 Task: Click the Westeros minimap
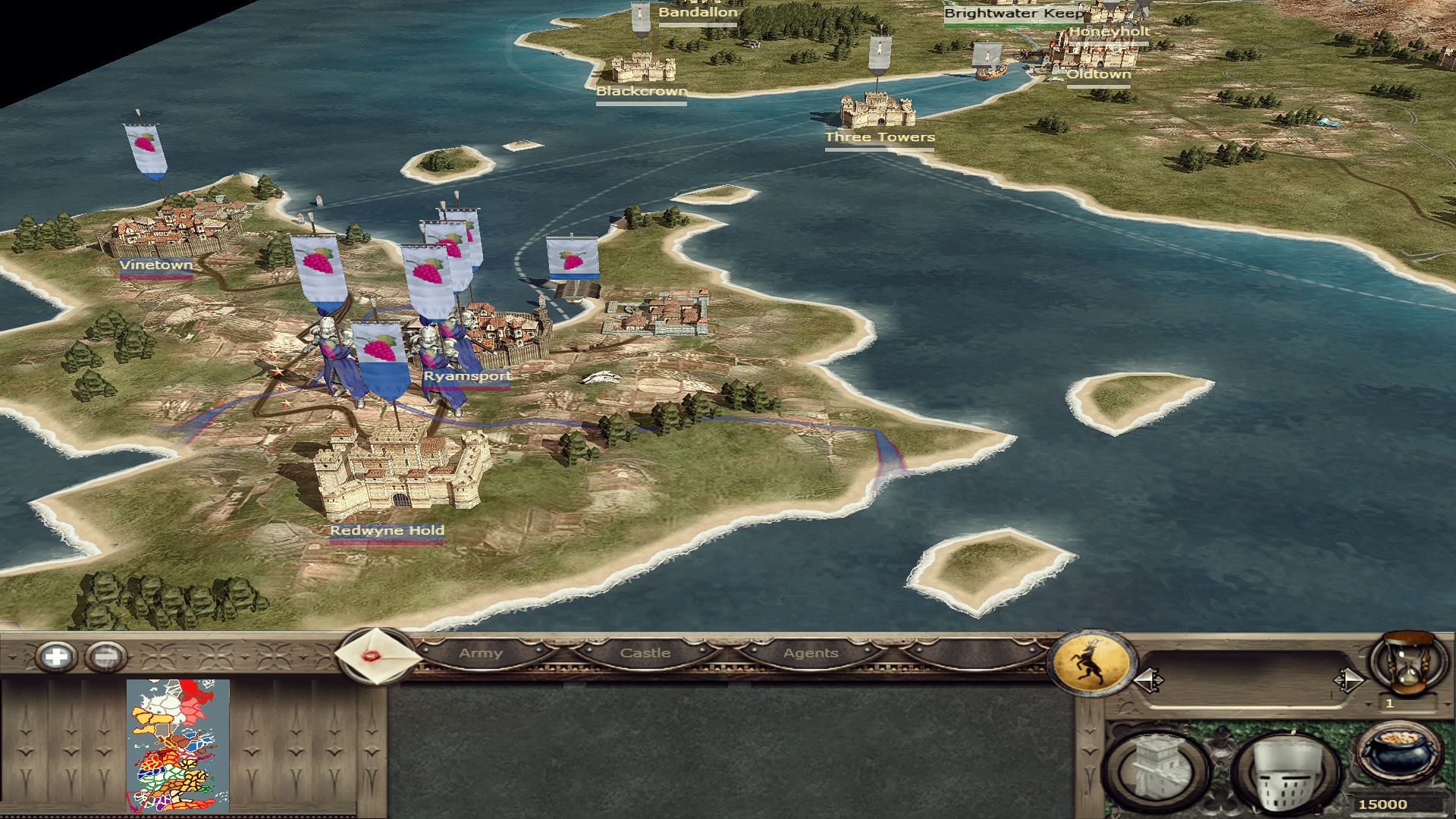click(178, 745)
